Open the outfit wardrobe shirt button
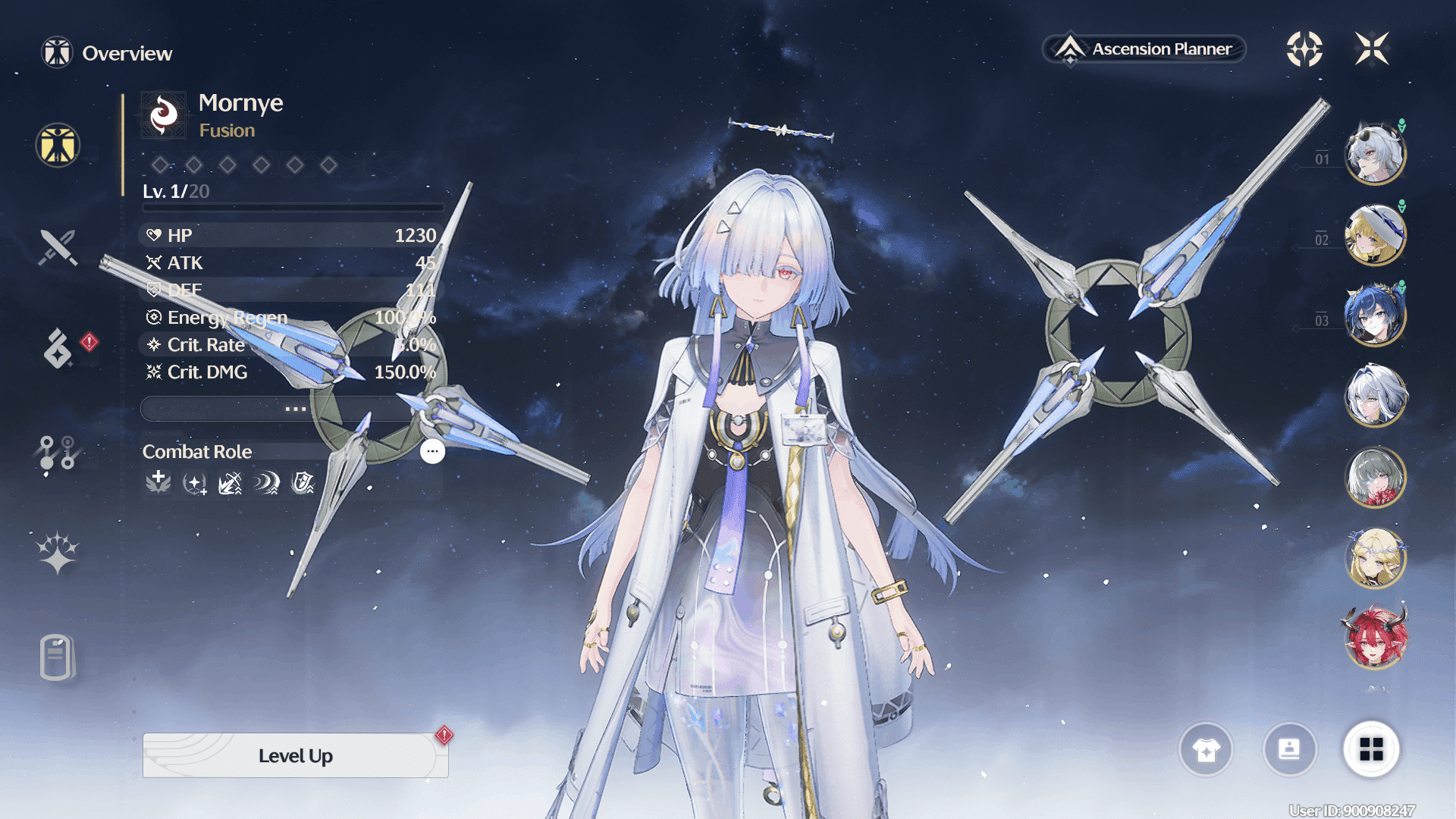The image size is (1456, 819). click(x=1206, y=749)
